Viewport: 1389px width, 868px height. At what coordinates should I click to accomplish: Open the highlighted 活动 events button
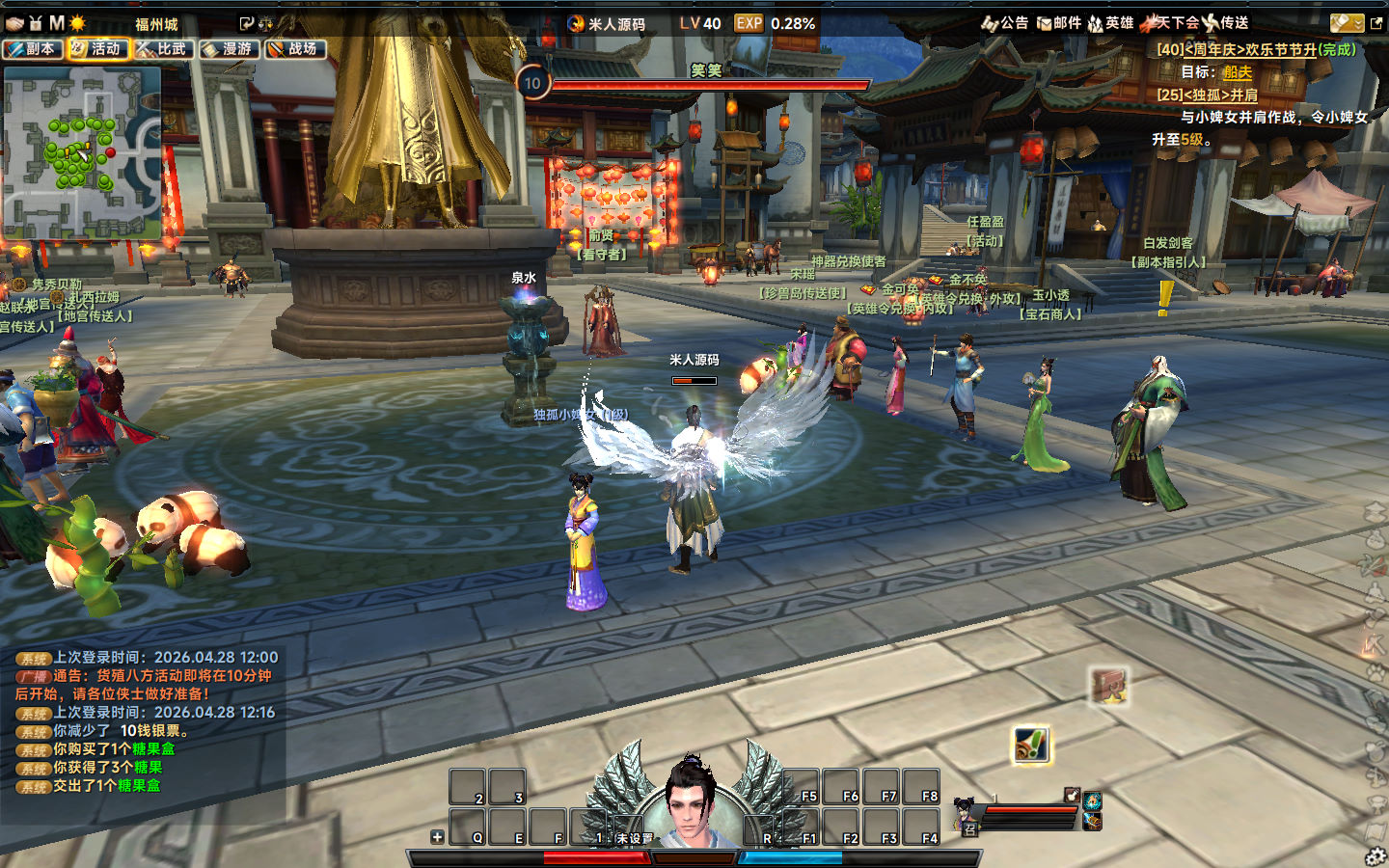click(98, 48)
